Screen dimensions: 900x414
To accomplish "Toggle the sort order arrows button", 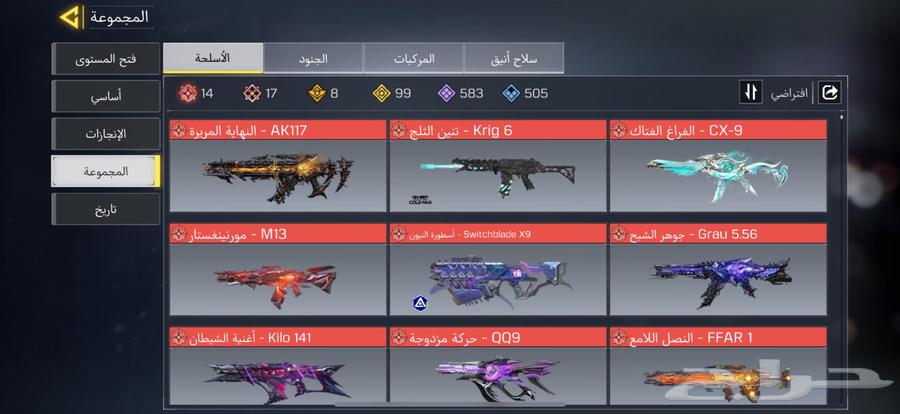I will [x=751, y=93].
